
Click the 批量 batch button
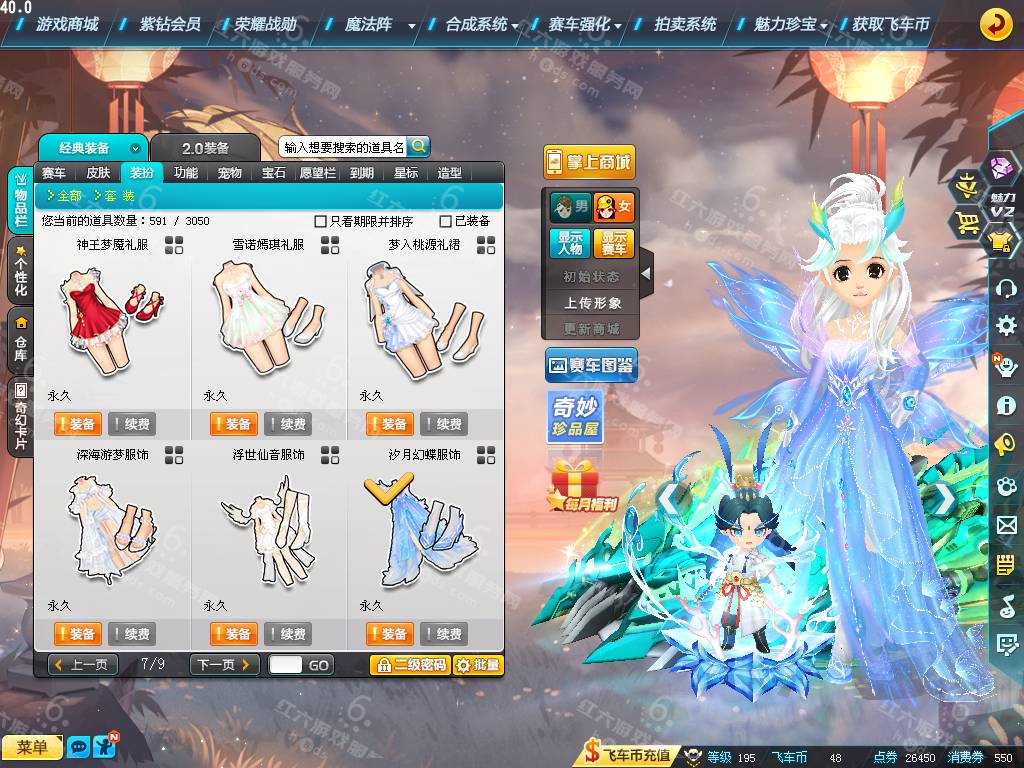[478, 665]
